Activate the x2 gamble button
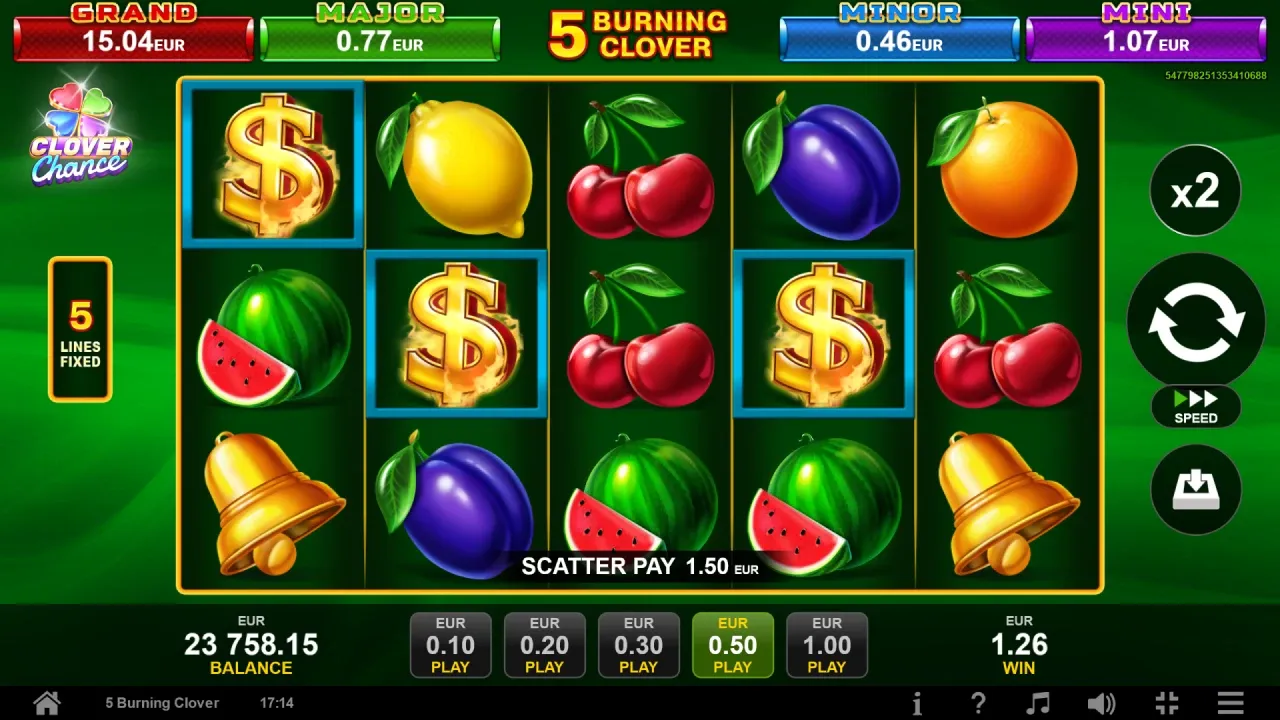The height and width of the screenshot is (720, 1280). coord(1196,190)
